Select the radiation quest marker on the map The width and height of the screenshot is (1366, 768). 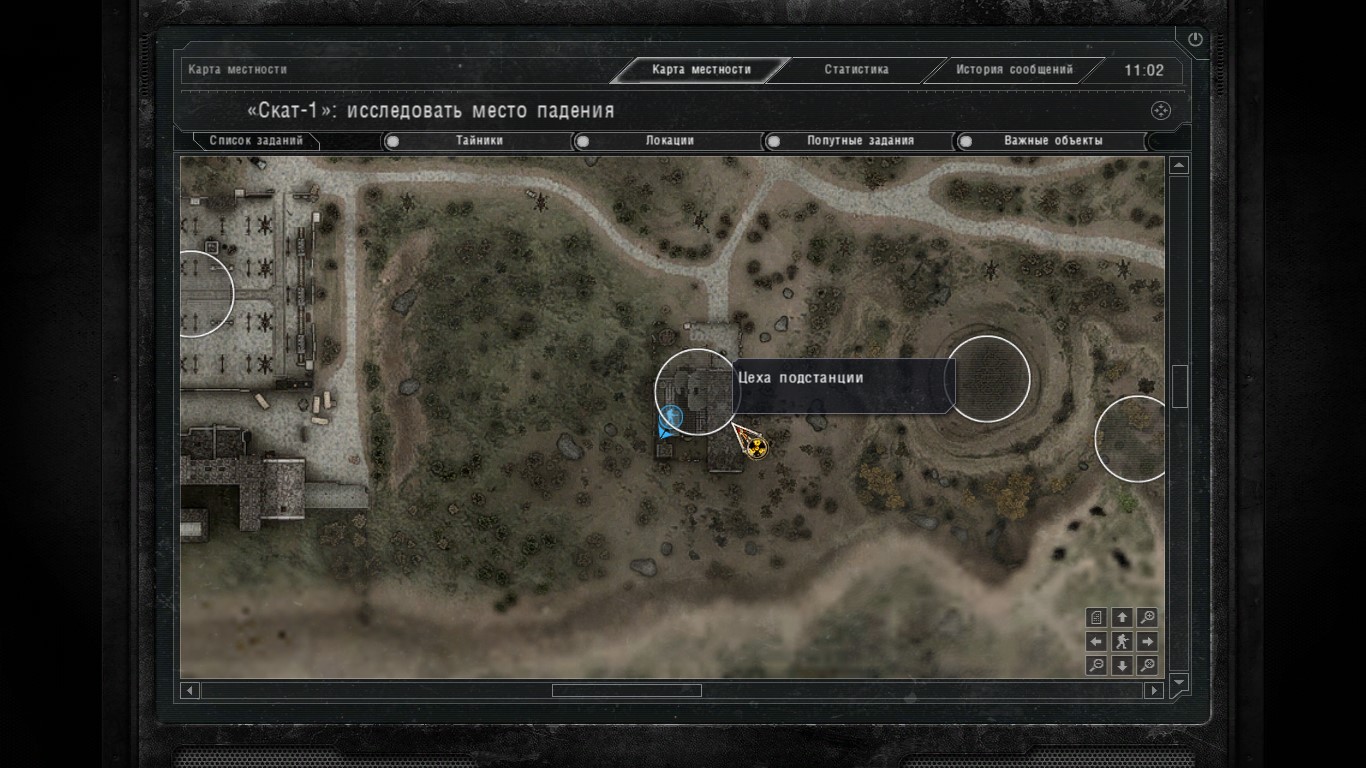[758, 446]
